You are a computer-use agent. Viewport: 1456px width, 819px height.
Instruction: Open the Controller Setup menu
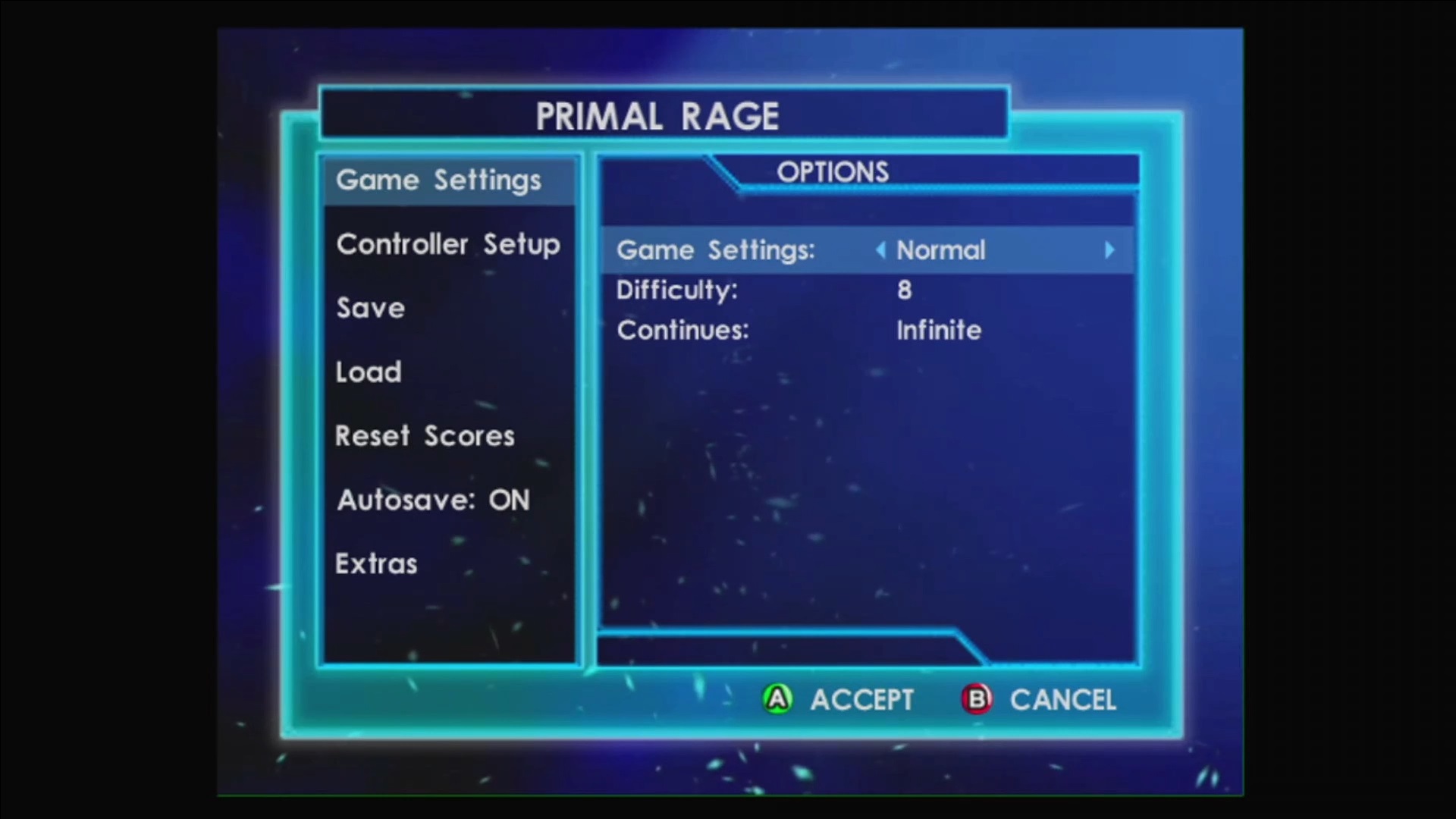tap(447, 244)
